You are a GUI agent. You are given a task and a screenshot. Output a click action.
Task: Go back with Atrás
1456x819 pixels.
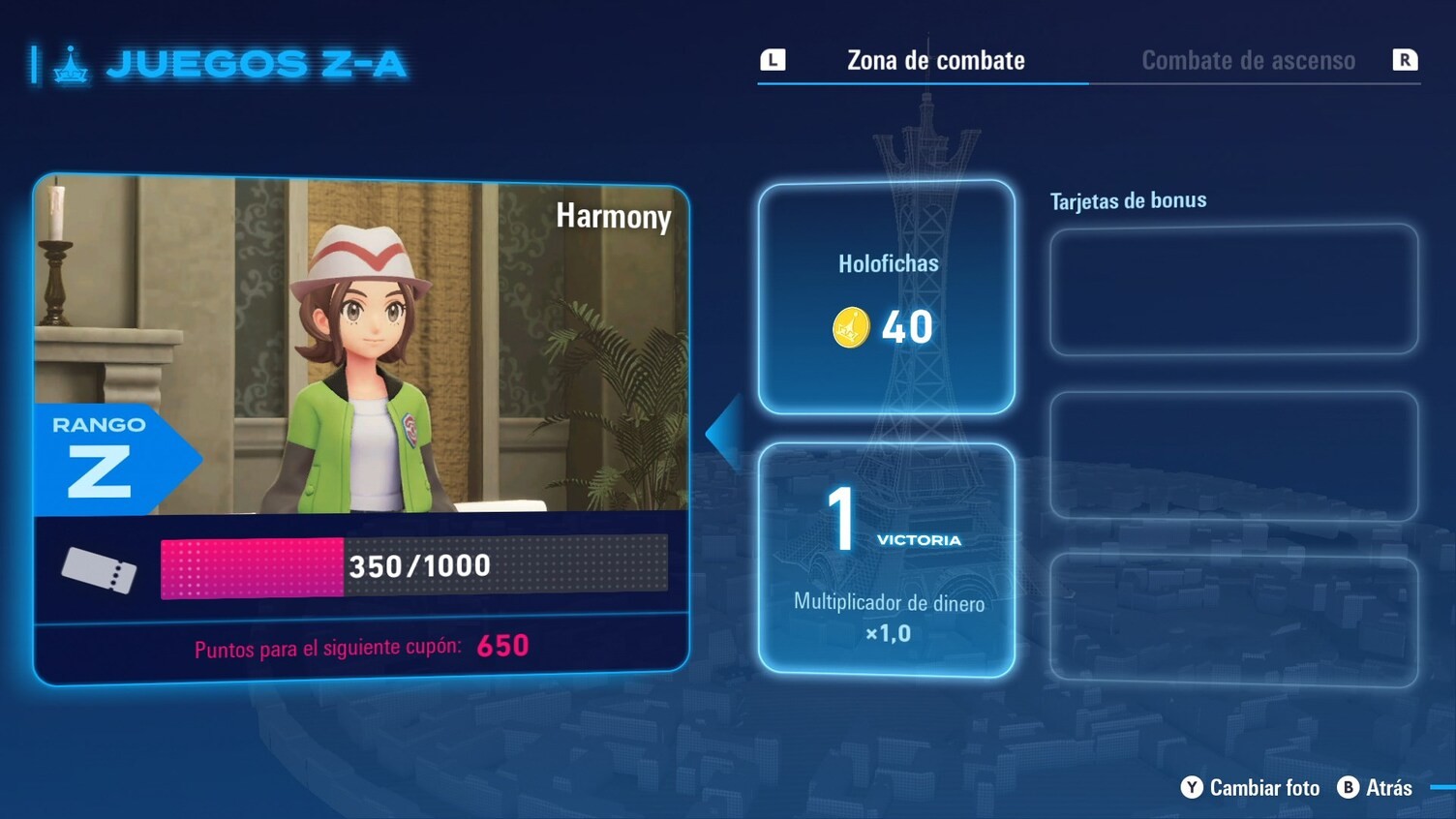pos(1376,788)
